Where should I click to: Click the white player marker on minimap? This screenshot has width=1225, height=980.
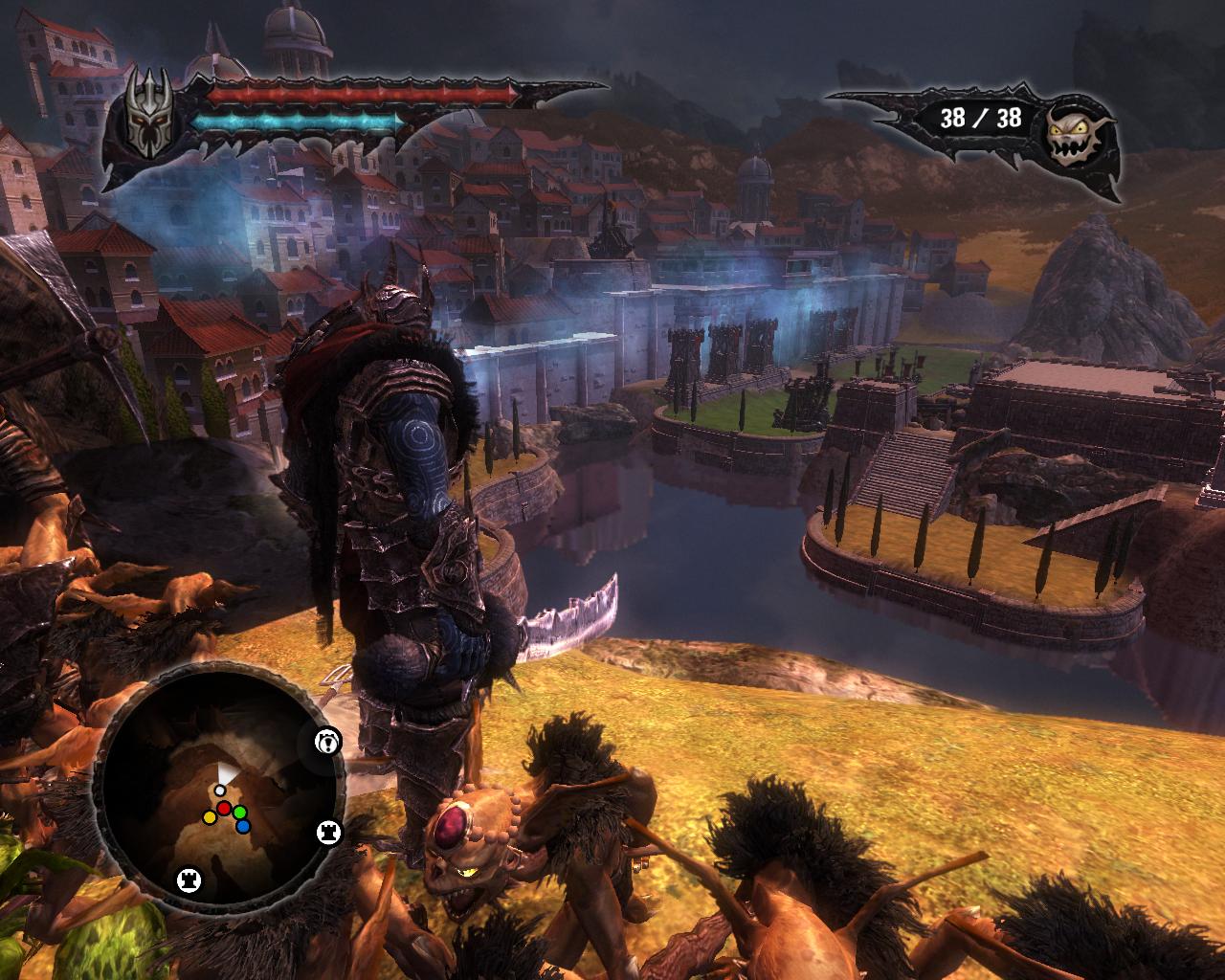pos(220,791)
